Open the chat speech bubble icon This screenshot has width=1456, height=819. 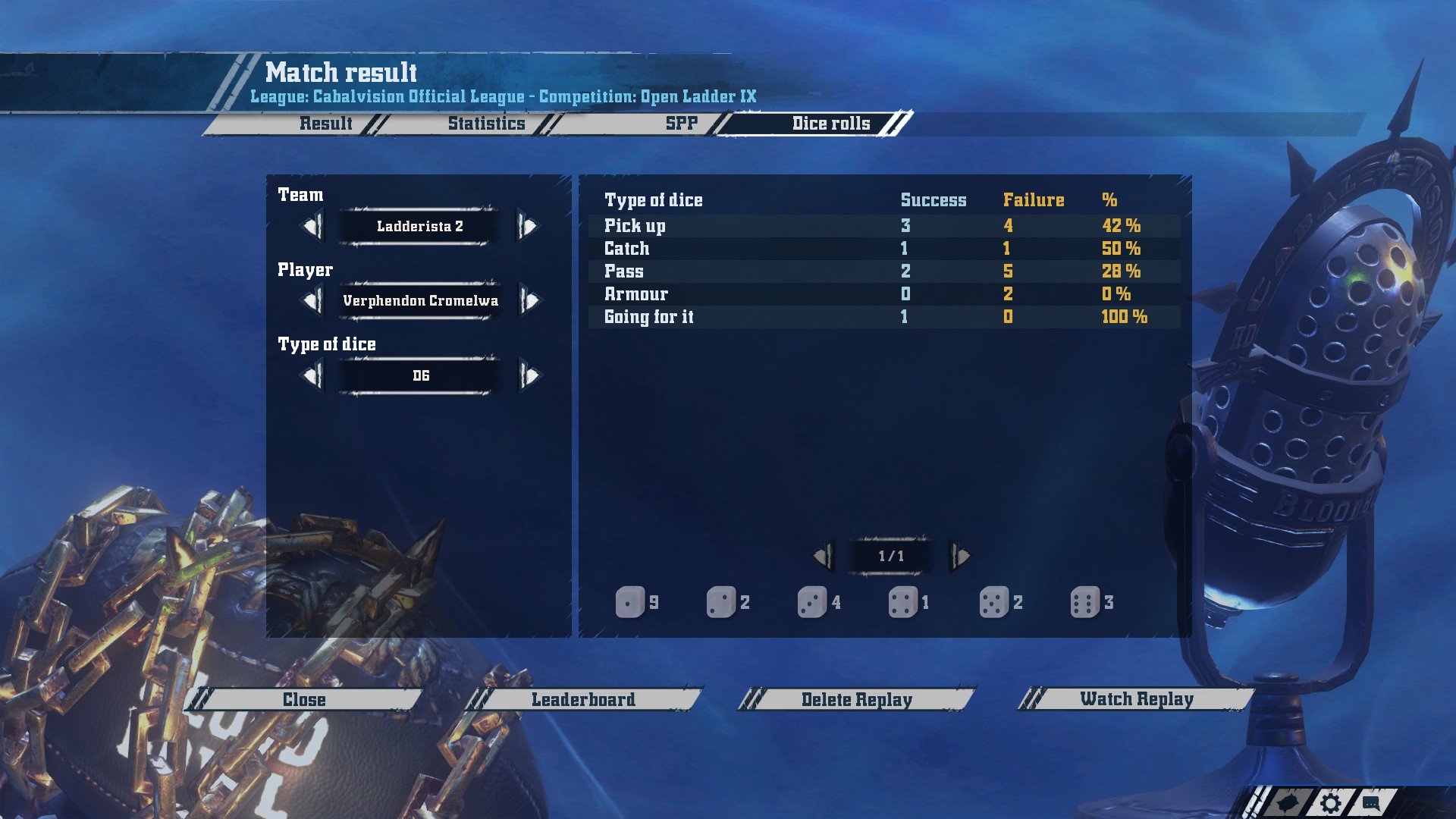point(1371,802)
